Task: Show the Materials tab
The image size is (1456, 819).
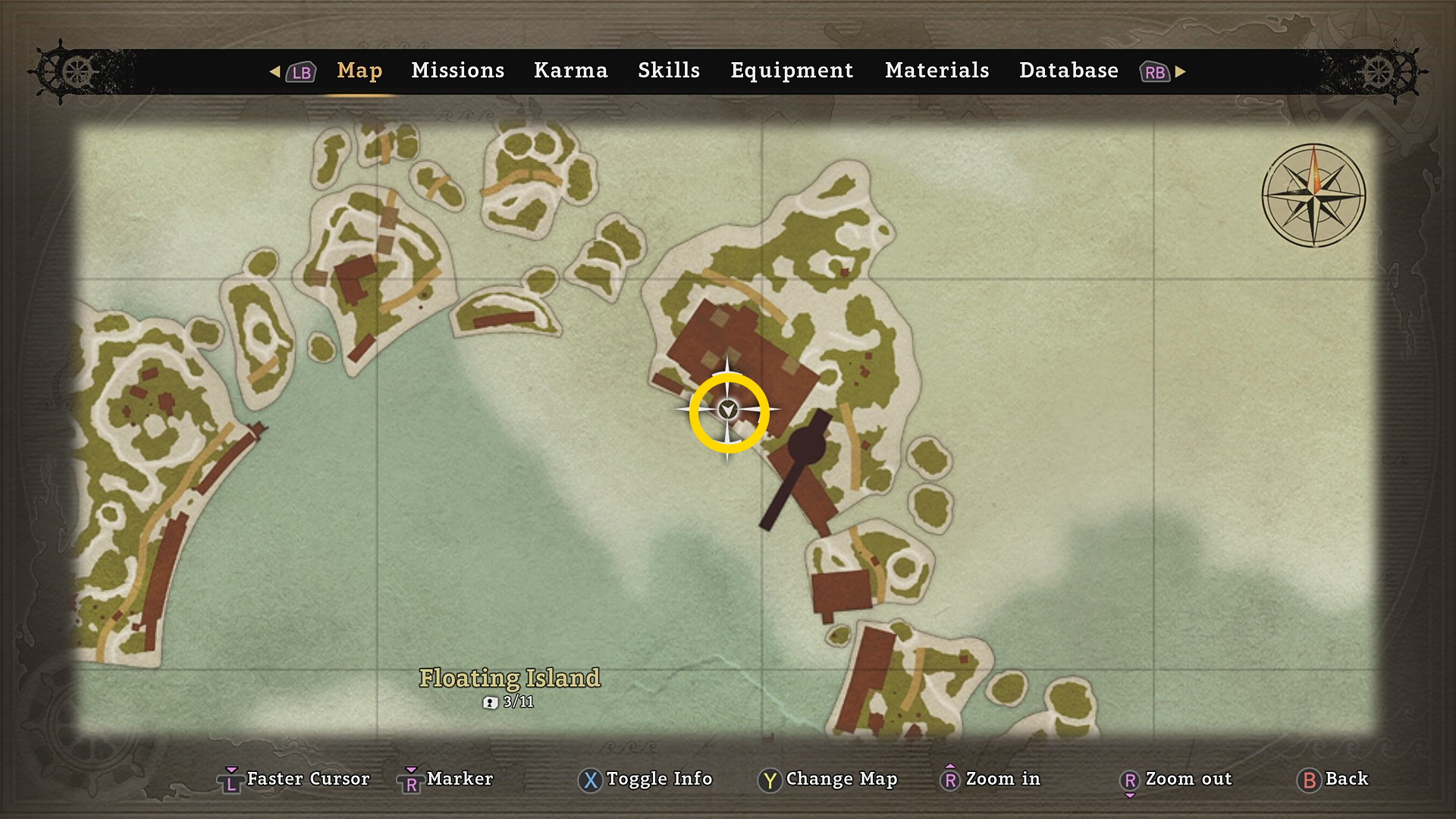Action: tap(937, 71)
